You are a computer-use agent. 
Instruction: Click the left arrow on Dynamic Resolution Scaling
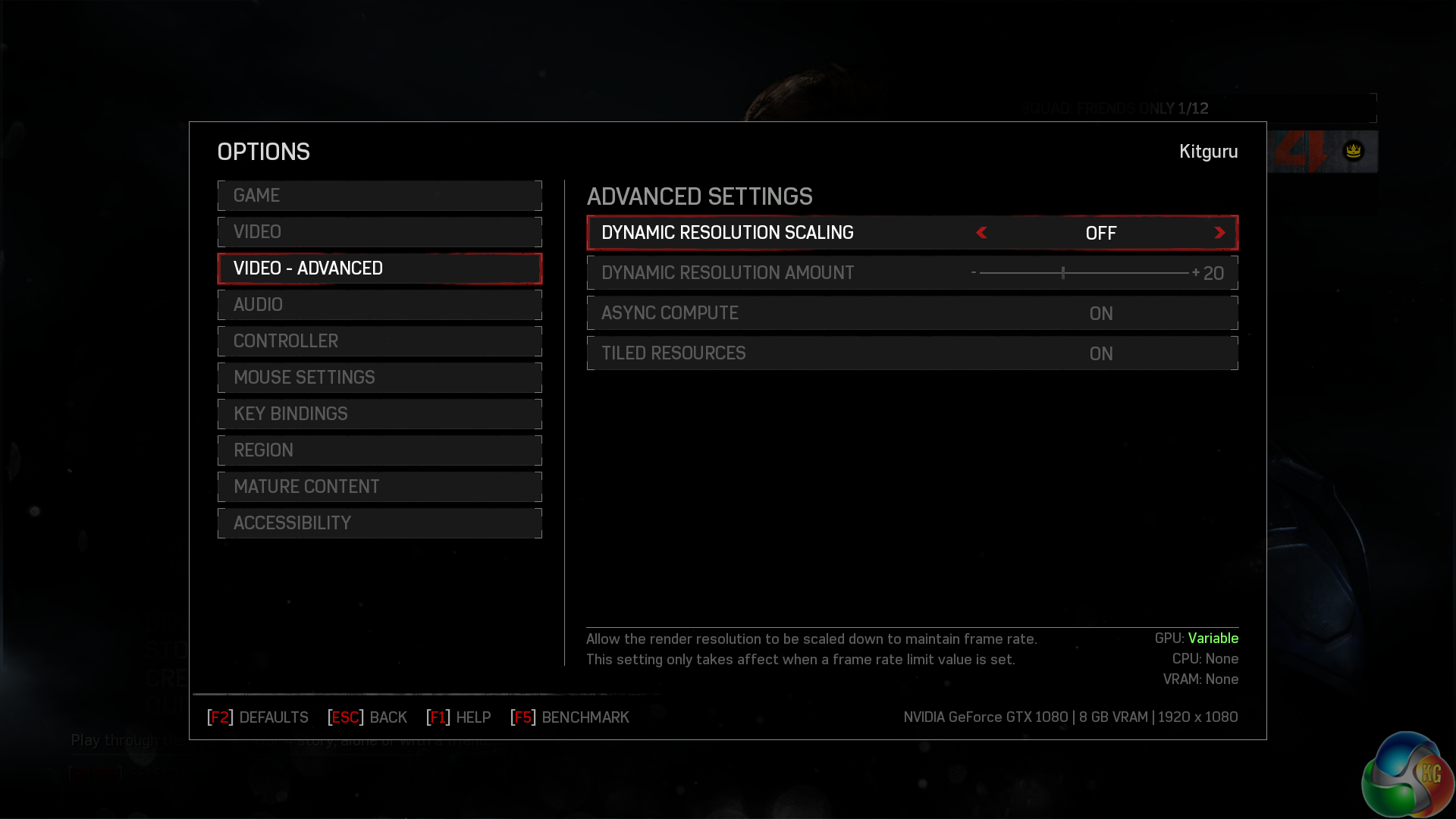[981, 233]
